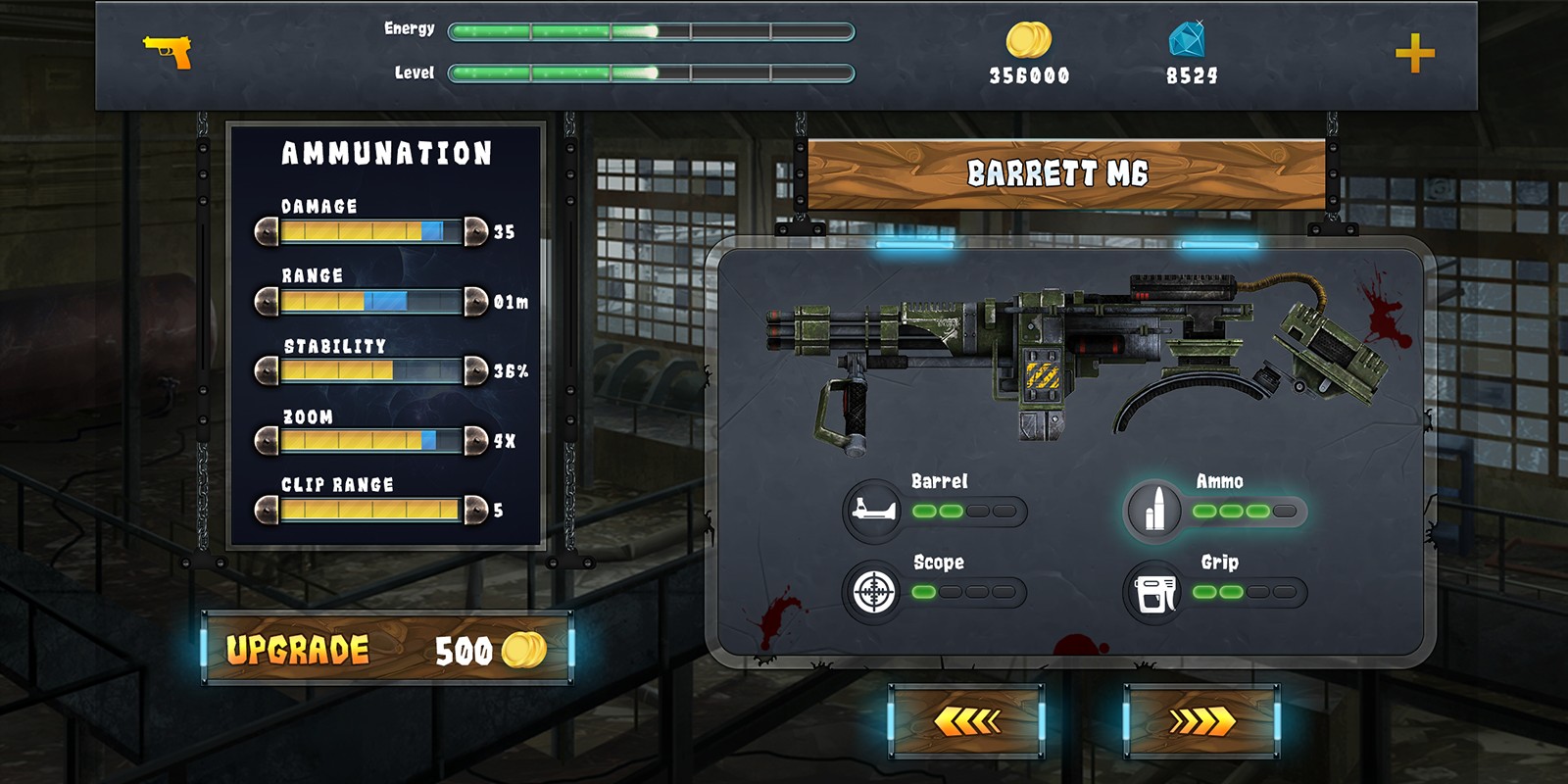Toggle the last Ammo upgrade pip

click(x=1283, y=511)
